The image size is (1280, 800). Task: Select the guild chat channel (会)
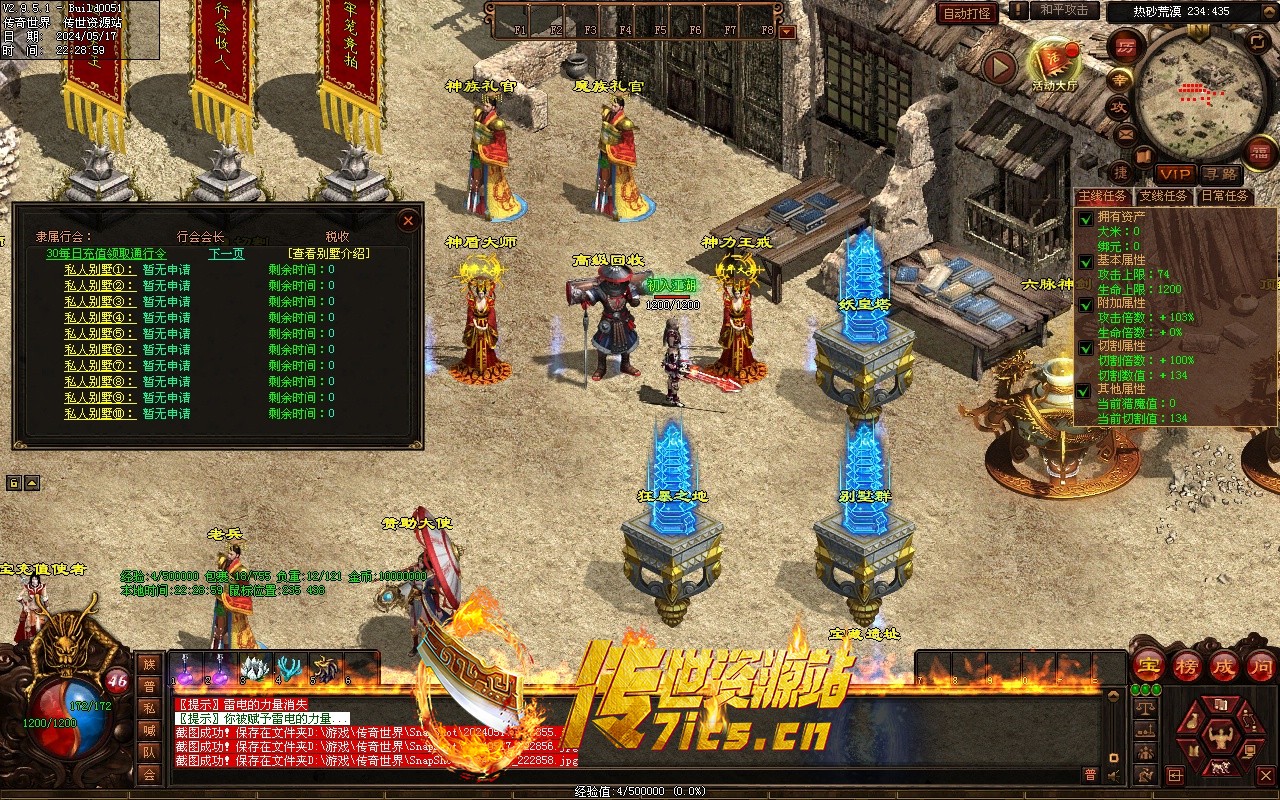coord(149,774)
